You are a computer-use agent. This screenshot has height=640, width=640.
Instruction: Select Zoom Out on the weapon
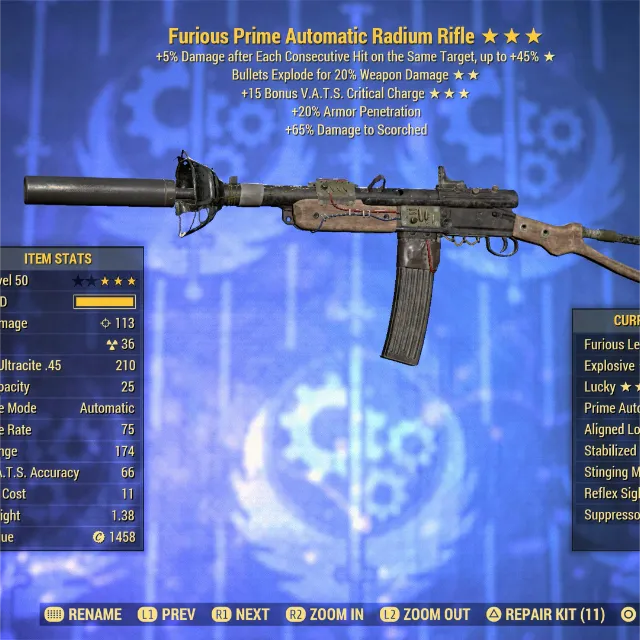point(425,614)
